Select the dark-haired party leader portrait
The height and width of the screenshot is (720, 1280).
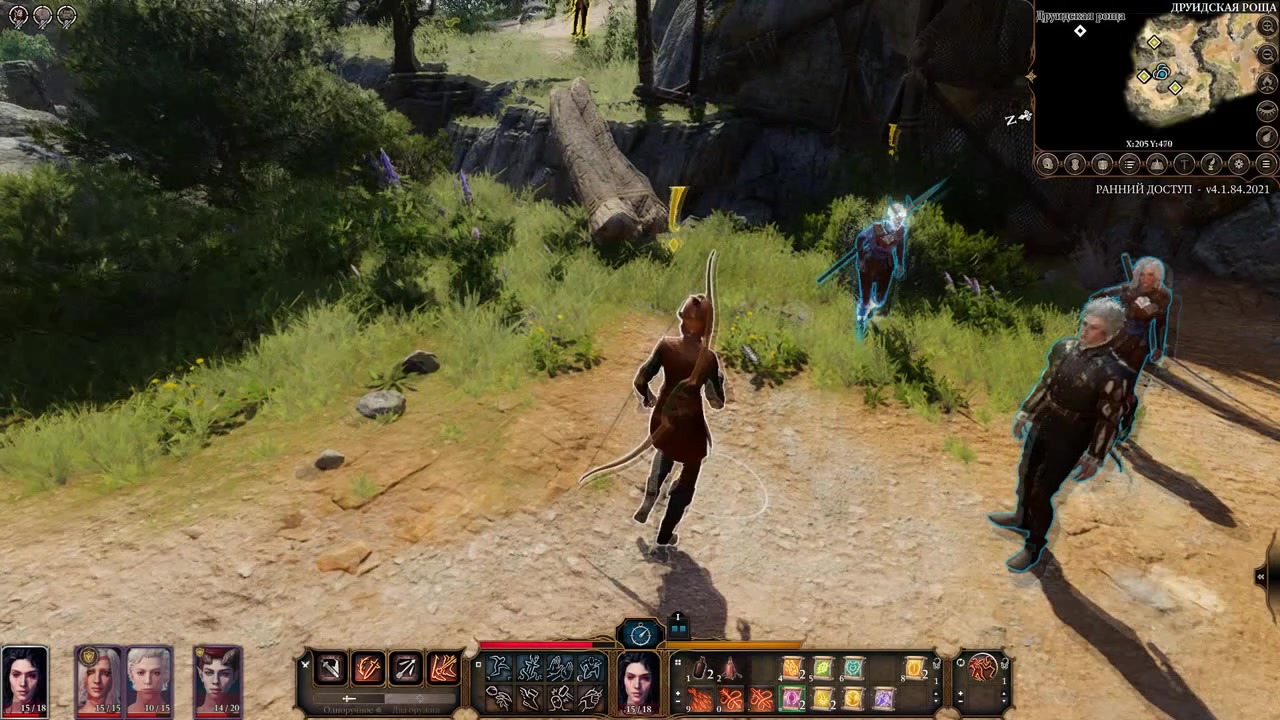(24, 681)
